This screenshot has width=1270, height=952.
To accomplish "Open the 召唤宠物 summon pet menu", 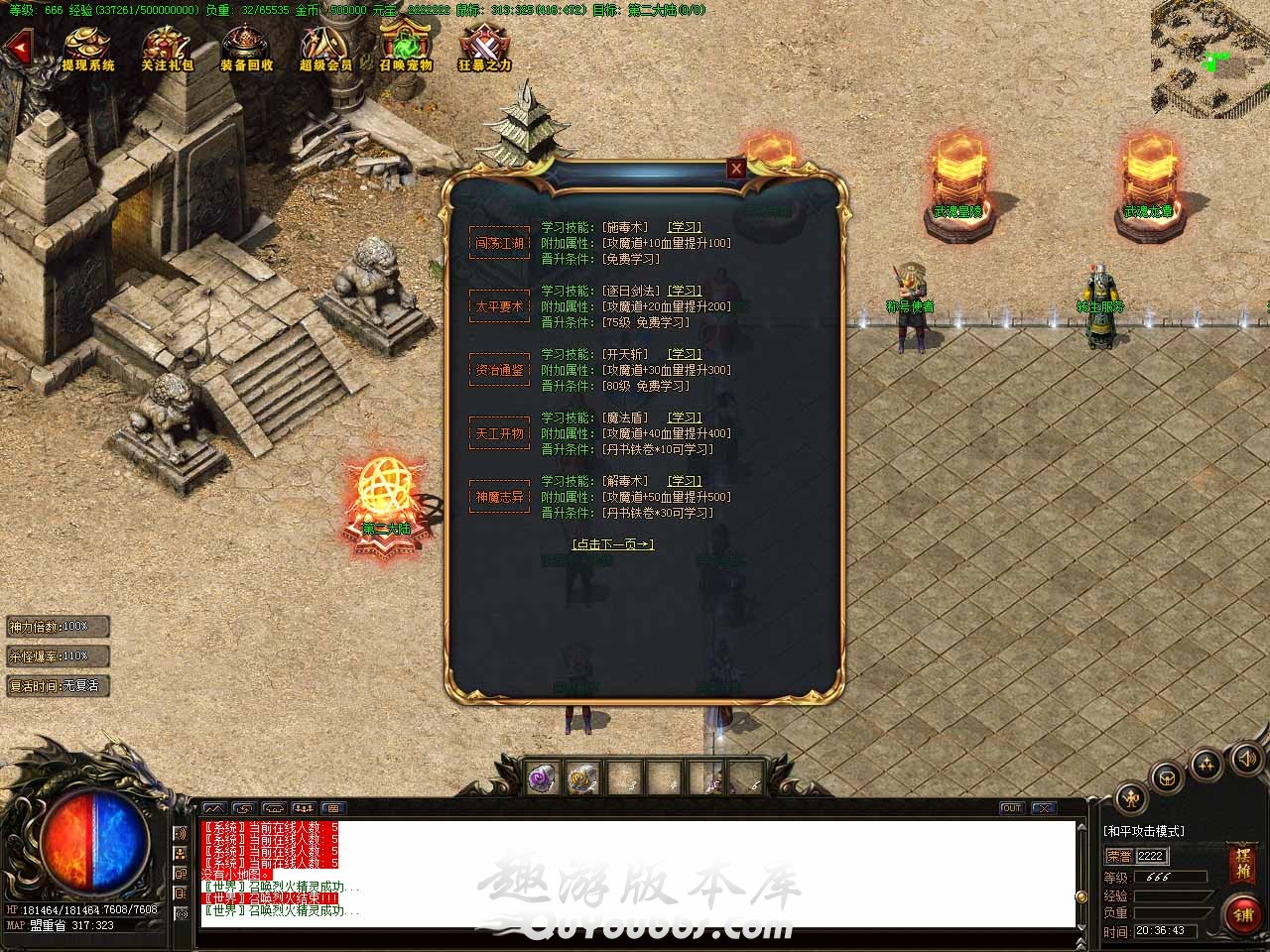I will coord(405,49).
